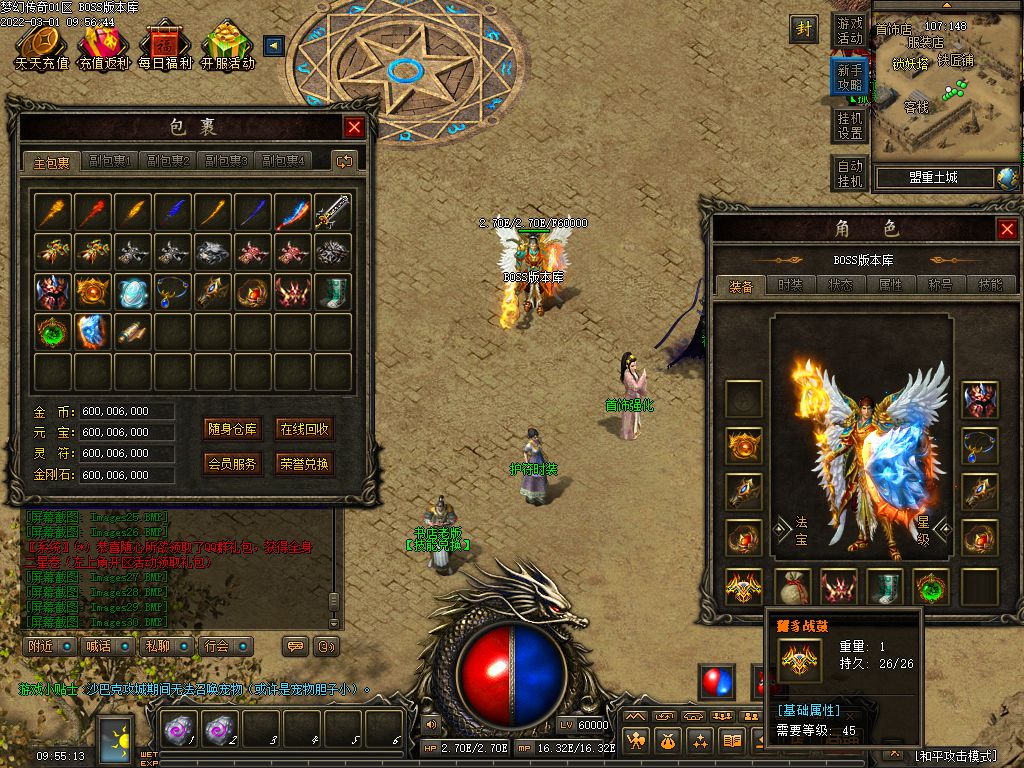The width and height of the screenshot is (1024, 768).
Task: Close the 包裹 inventory window
Action: (x=354, y=127)
